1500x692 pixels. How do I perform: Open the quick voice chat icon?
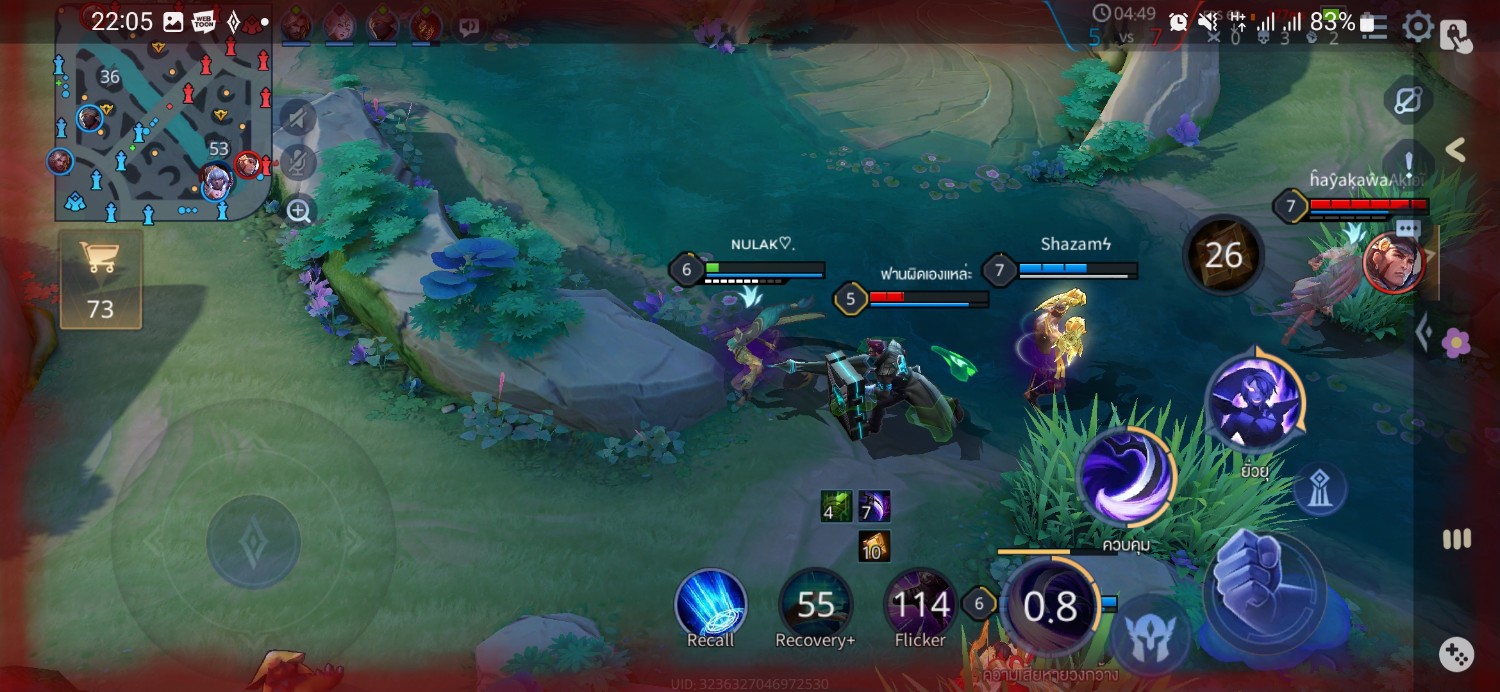click(x=468, y=27)
